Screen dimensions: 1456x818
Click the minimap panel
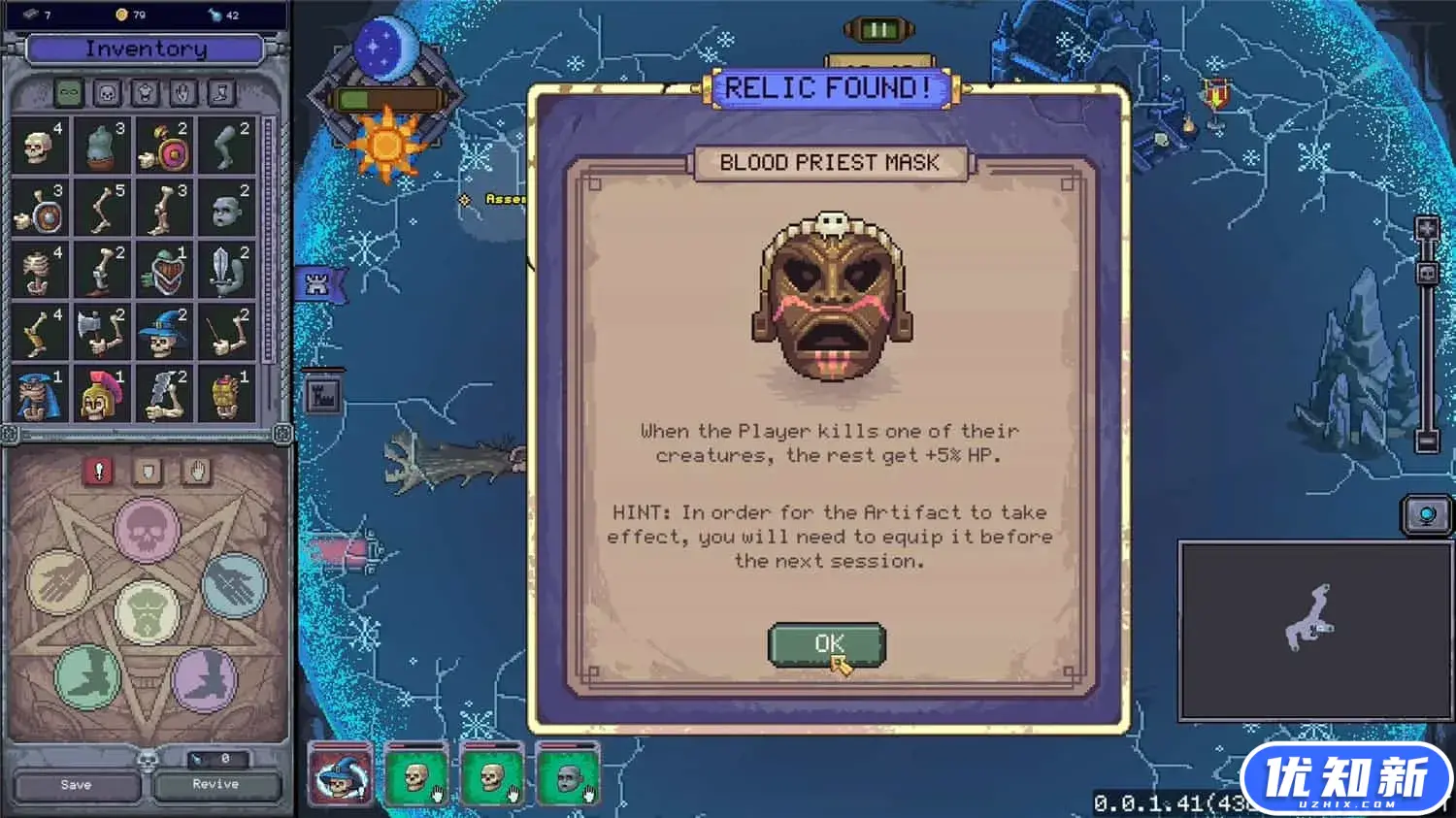point(1314,632)
